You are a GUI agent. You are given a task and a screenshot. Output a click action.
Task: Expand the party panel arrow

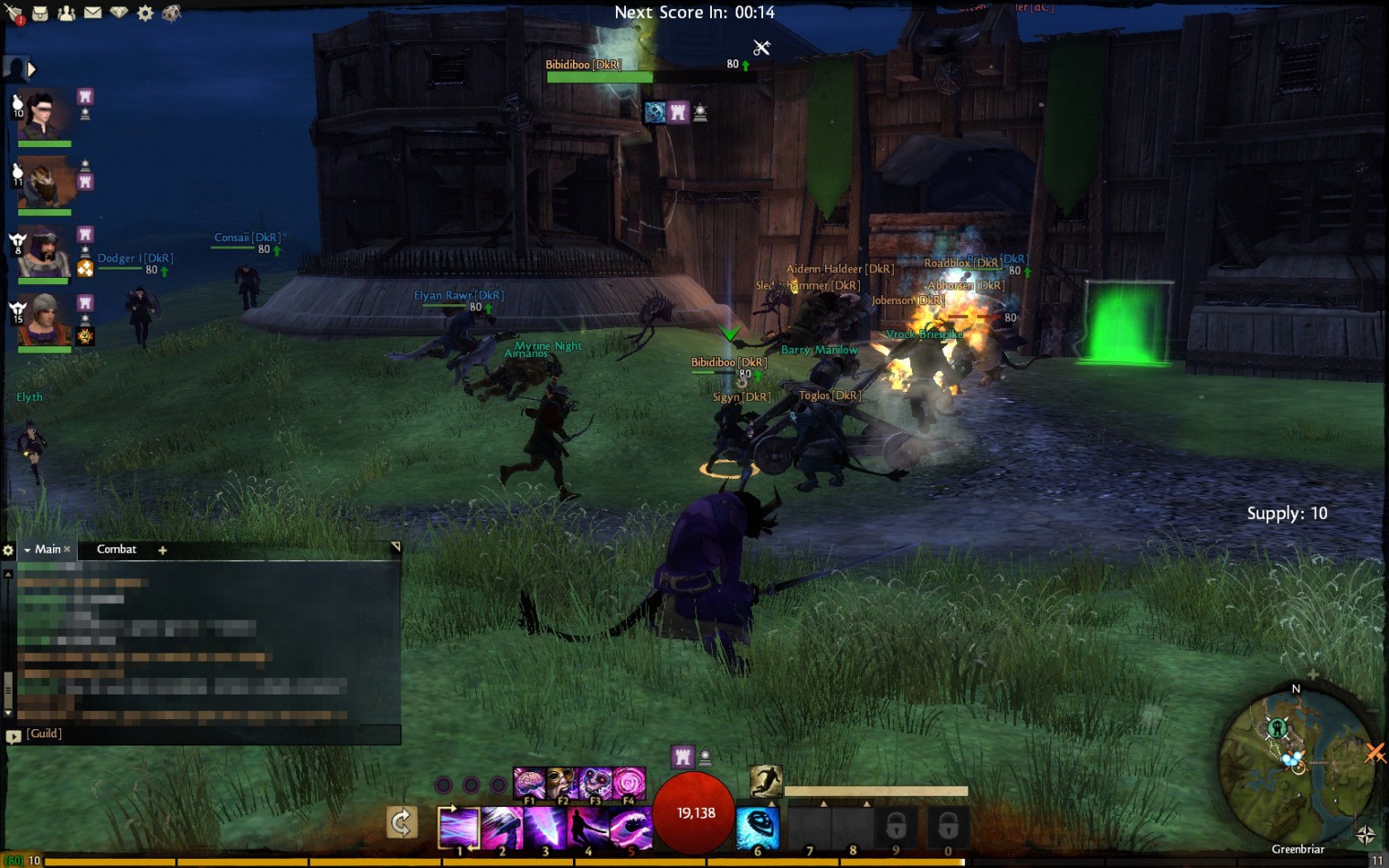coord(32,69)
